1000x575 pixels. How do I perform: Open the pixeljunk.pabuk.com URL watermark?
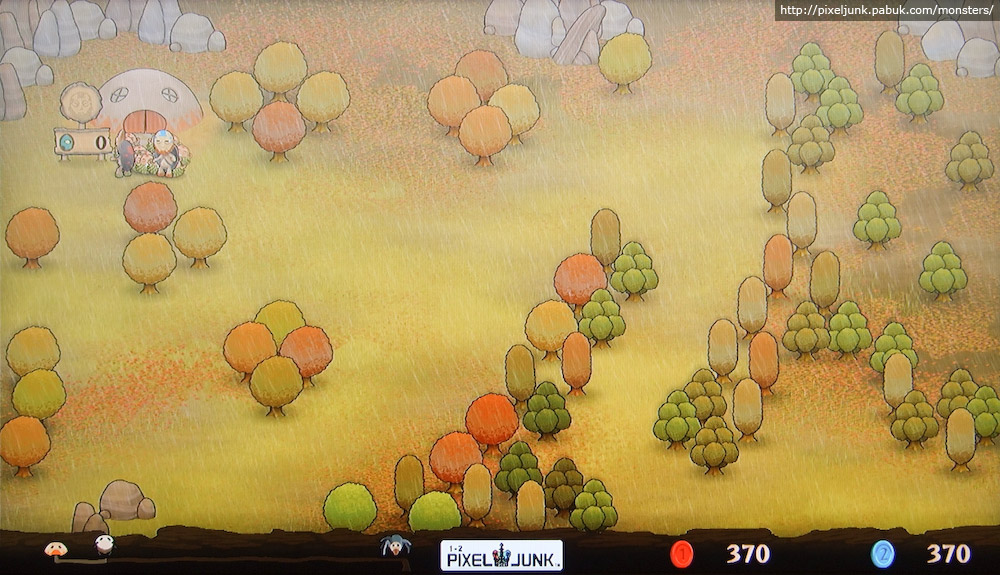coord(886,10)
